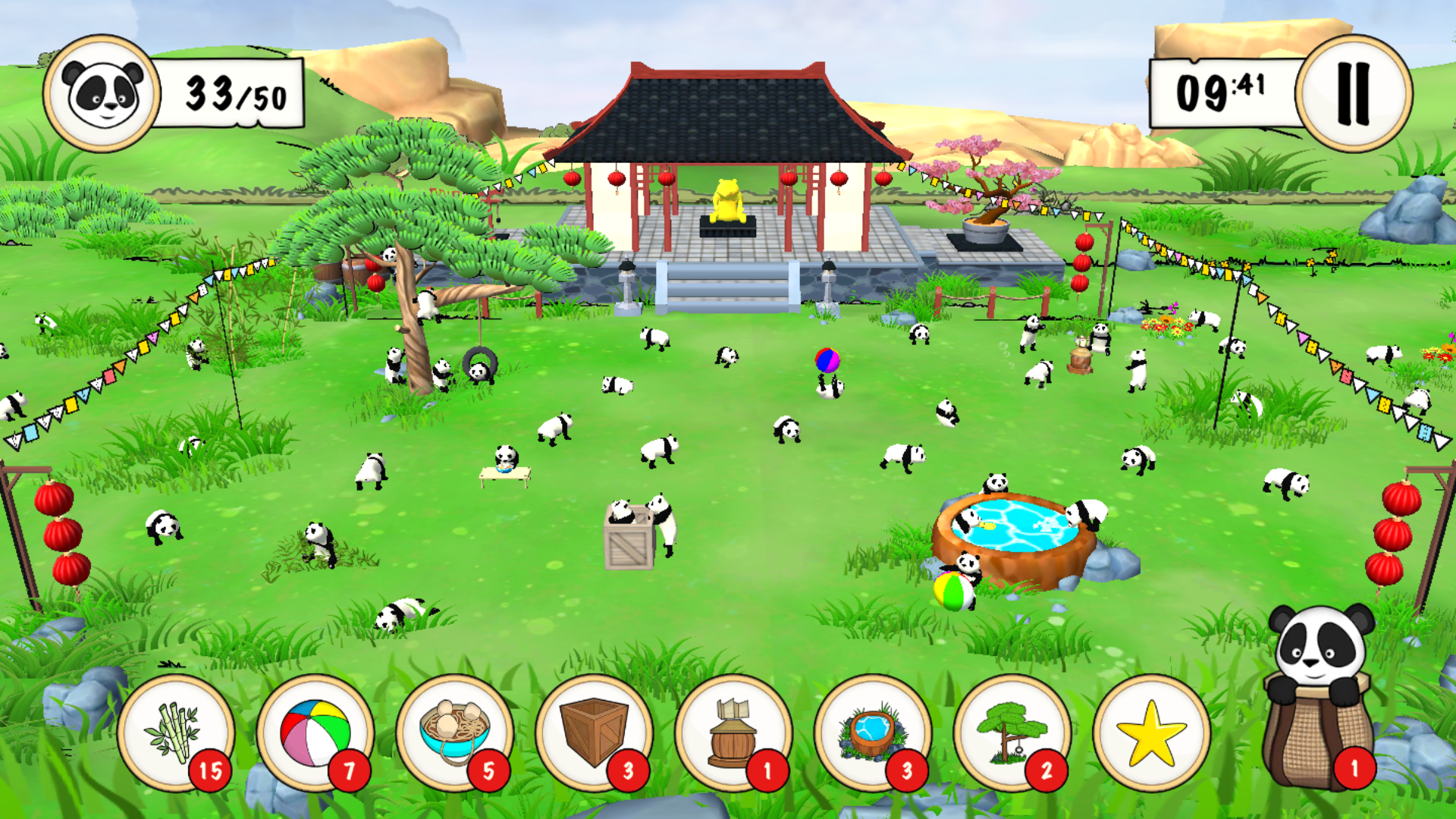Select the bamboo item
The image size is (1456, 819).
[x=176, y=733]
